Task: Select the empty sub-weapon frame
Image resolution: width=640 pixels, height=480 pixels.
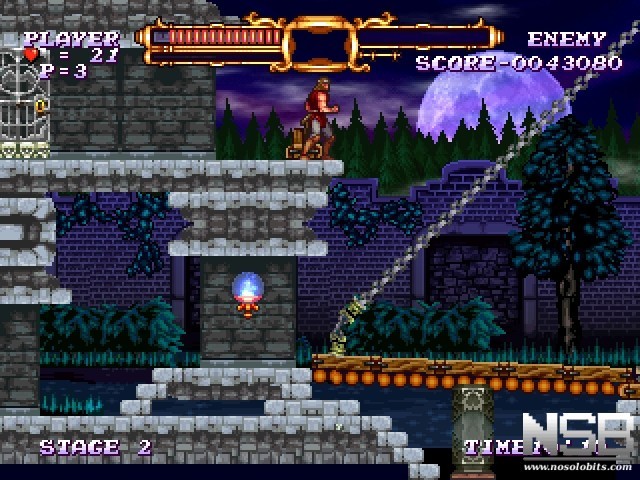Action: point(320,44)
